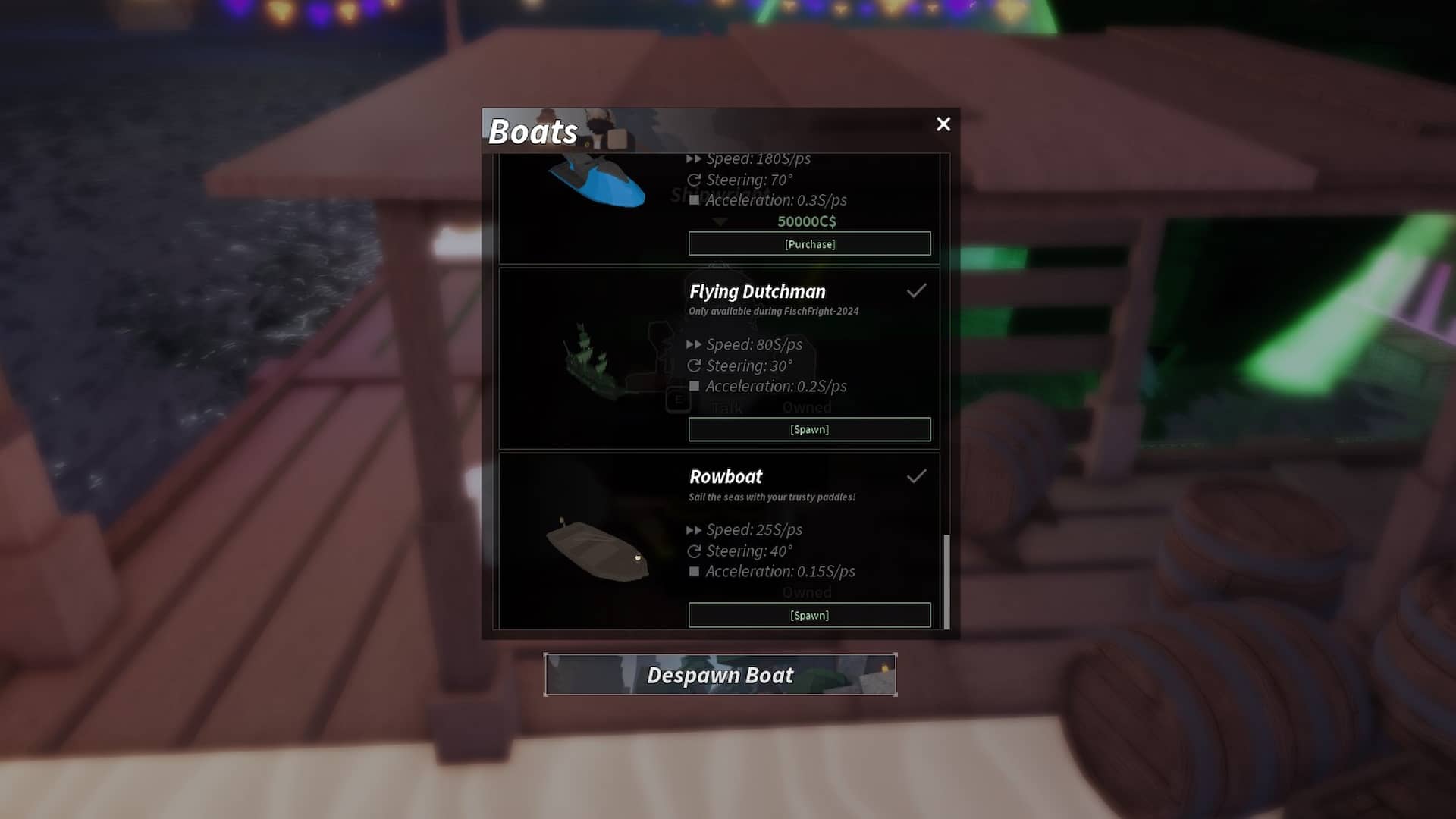1456x819 pixels.
Task: Spawn the Rowboat
Action: [809, 615]
